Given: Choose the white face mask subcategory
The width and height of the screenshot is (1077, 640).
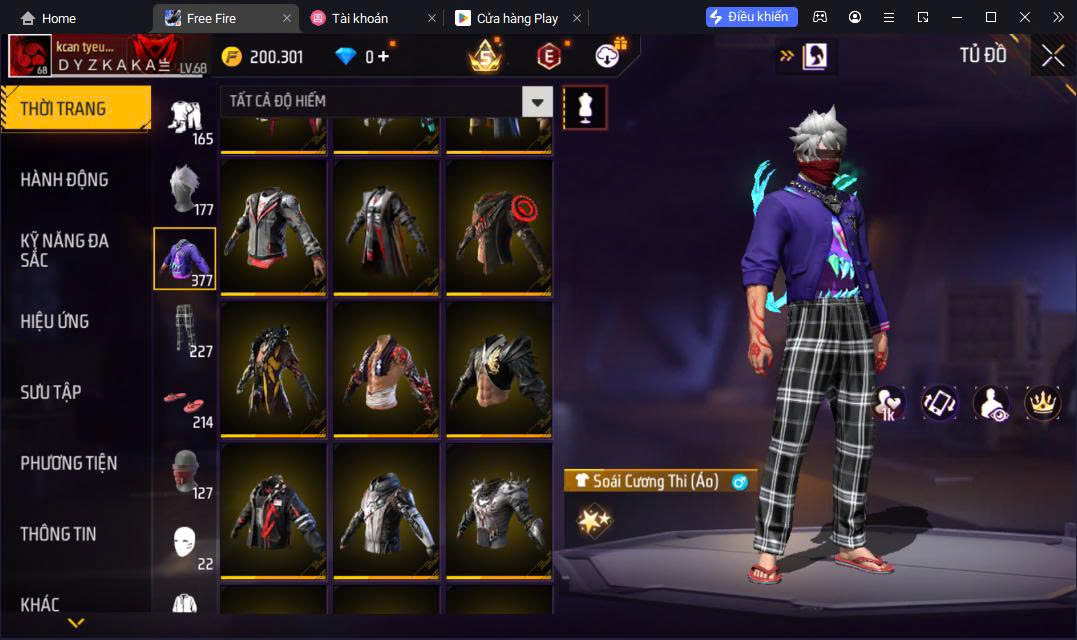Looking at the screenshot, I should [183, 543].
